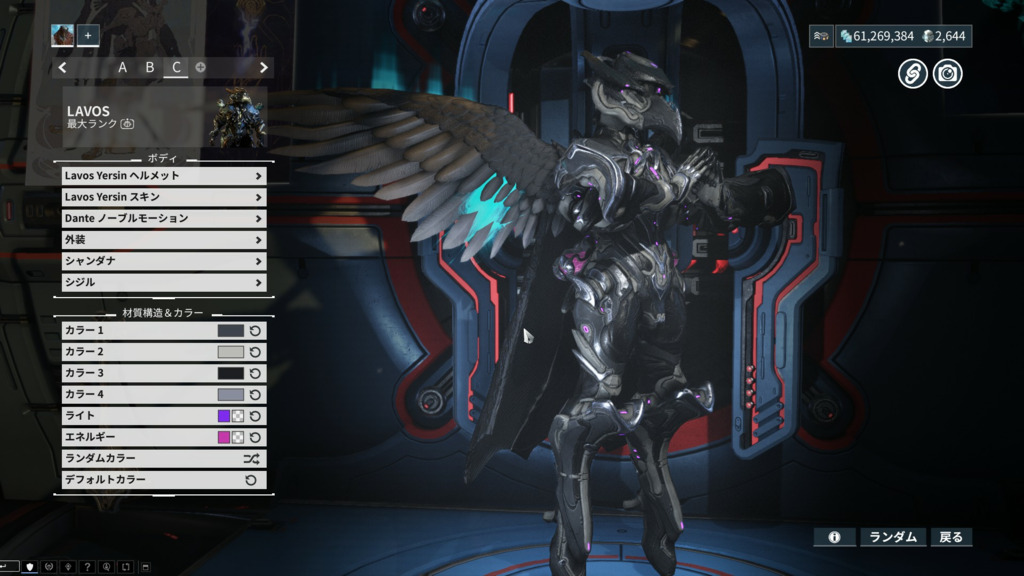Choose the Dante ノーブルモーション animation entry

pos(163,218)
